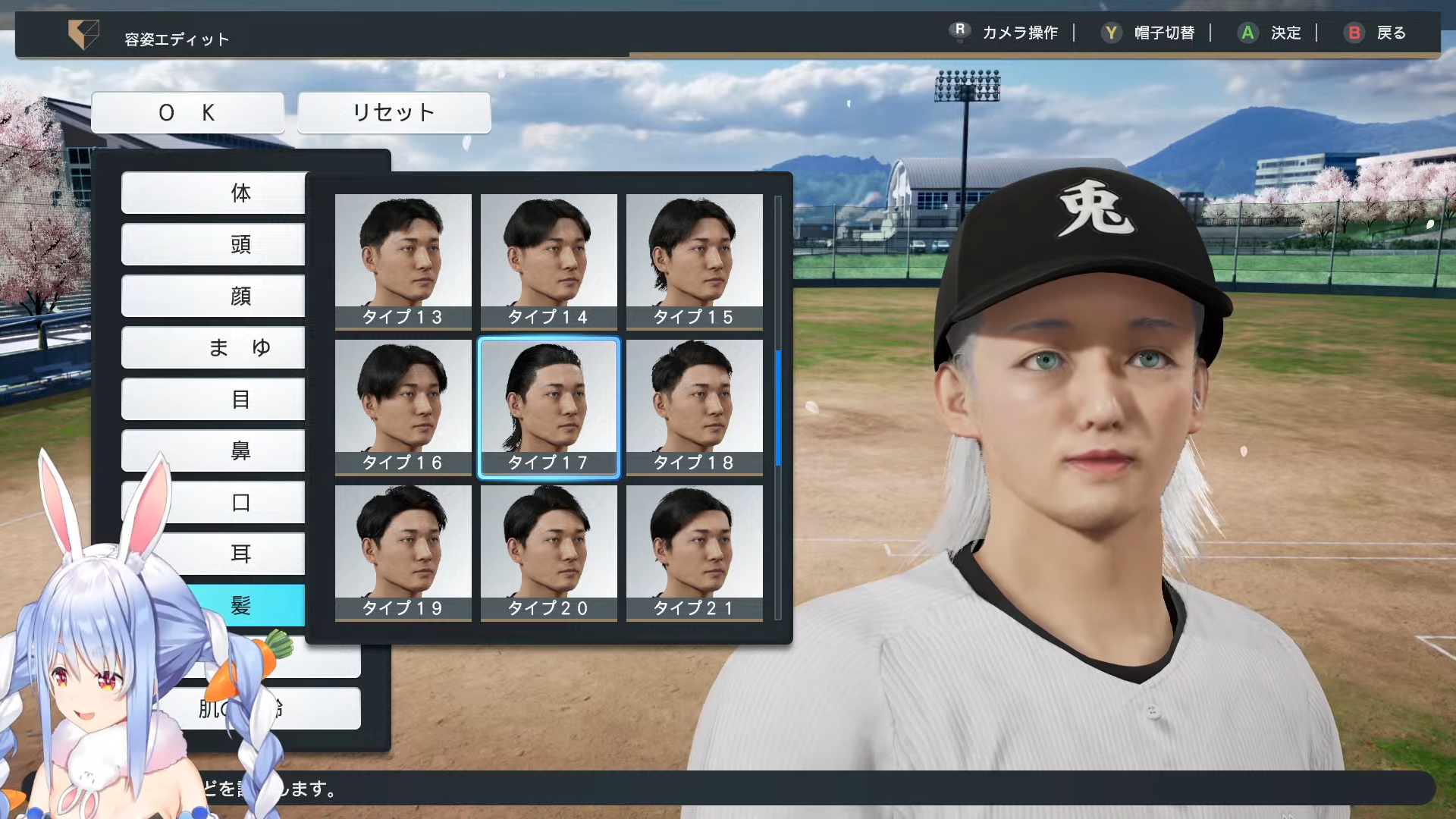This screenshot has width=1456, height=819.
Task: Confirm appearance with the OK button
Action: 187,113
